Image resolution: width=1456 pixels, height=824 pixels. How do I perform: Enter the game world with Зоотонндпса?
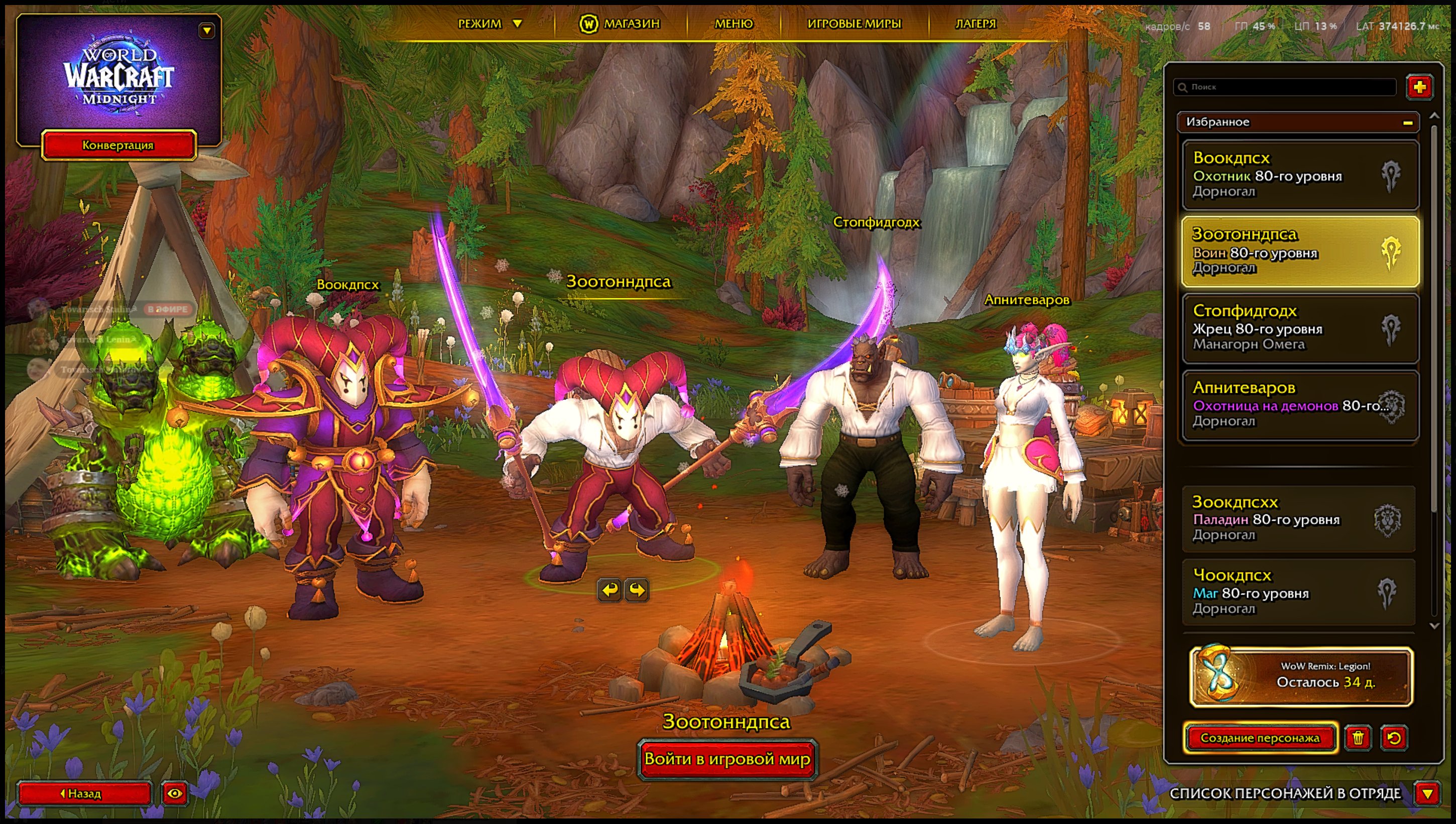coord(727,759)
